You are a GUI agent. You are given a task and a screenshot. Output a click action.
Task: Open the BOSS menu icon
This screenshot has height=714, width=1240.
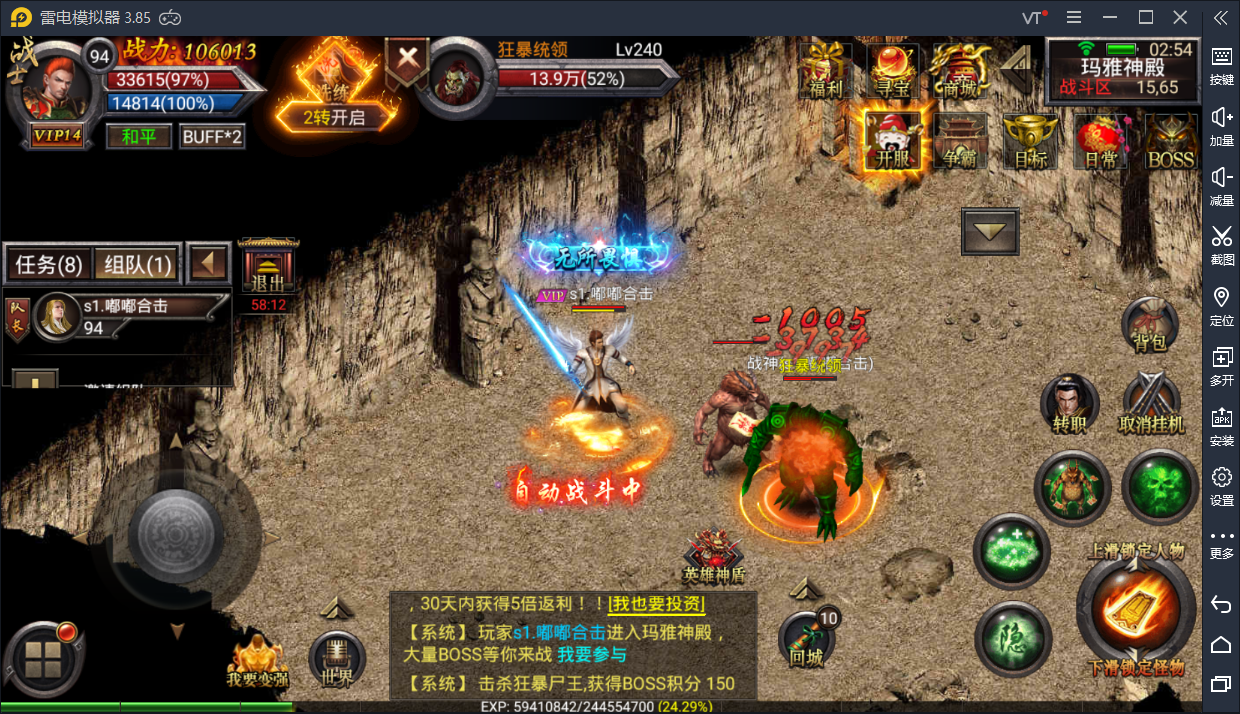1170,140
